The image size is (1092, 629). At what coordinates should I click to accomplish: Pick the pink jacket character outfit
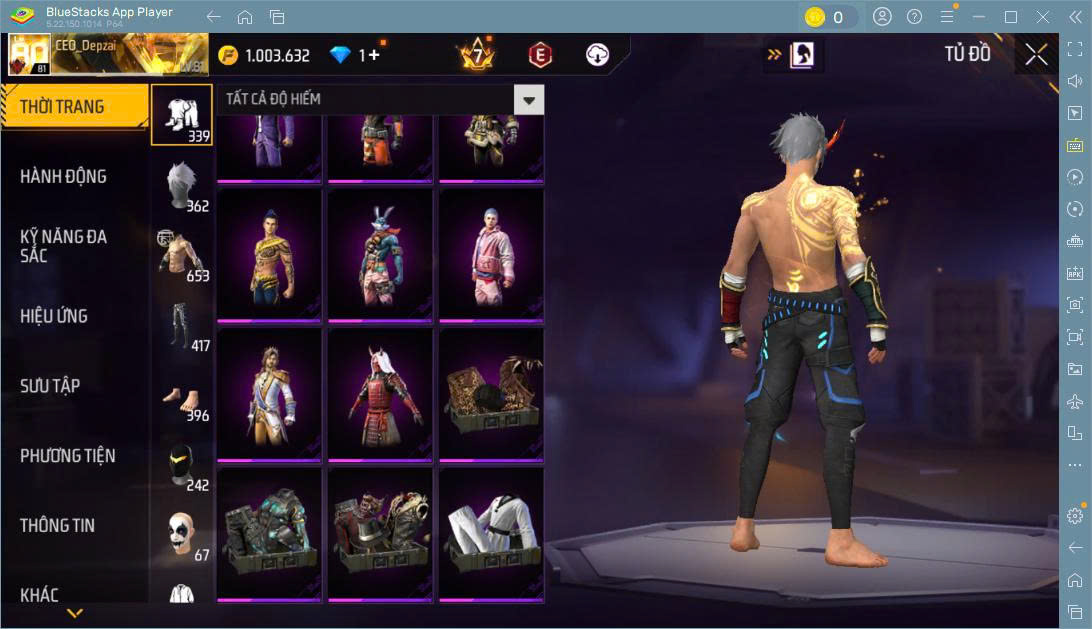[492, 254]
